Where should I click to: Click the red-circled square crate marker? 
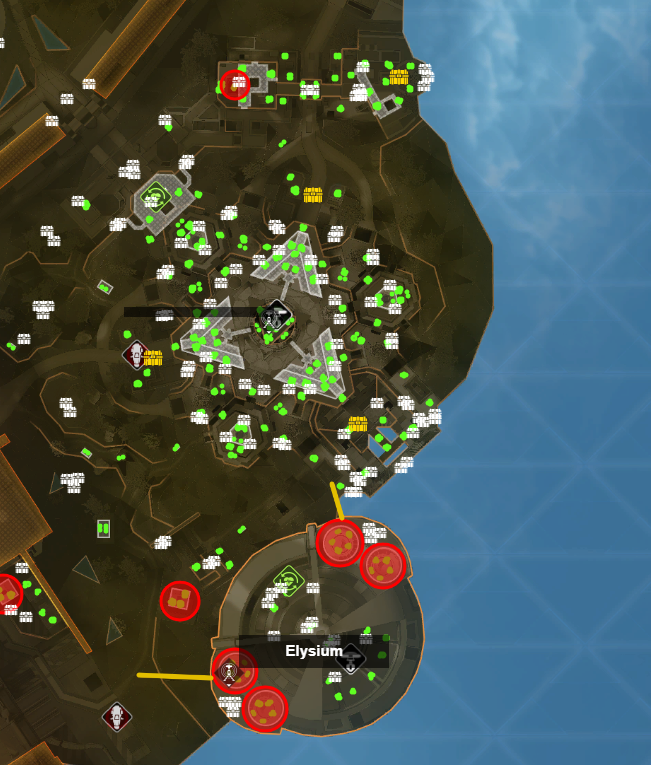click(180, 600)
